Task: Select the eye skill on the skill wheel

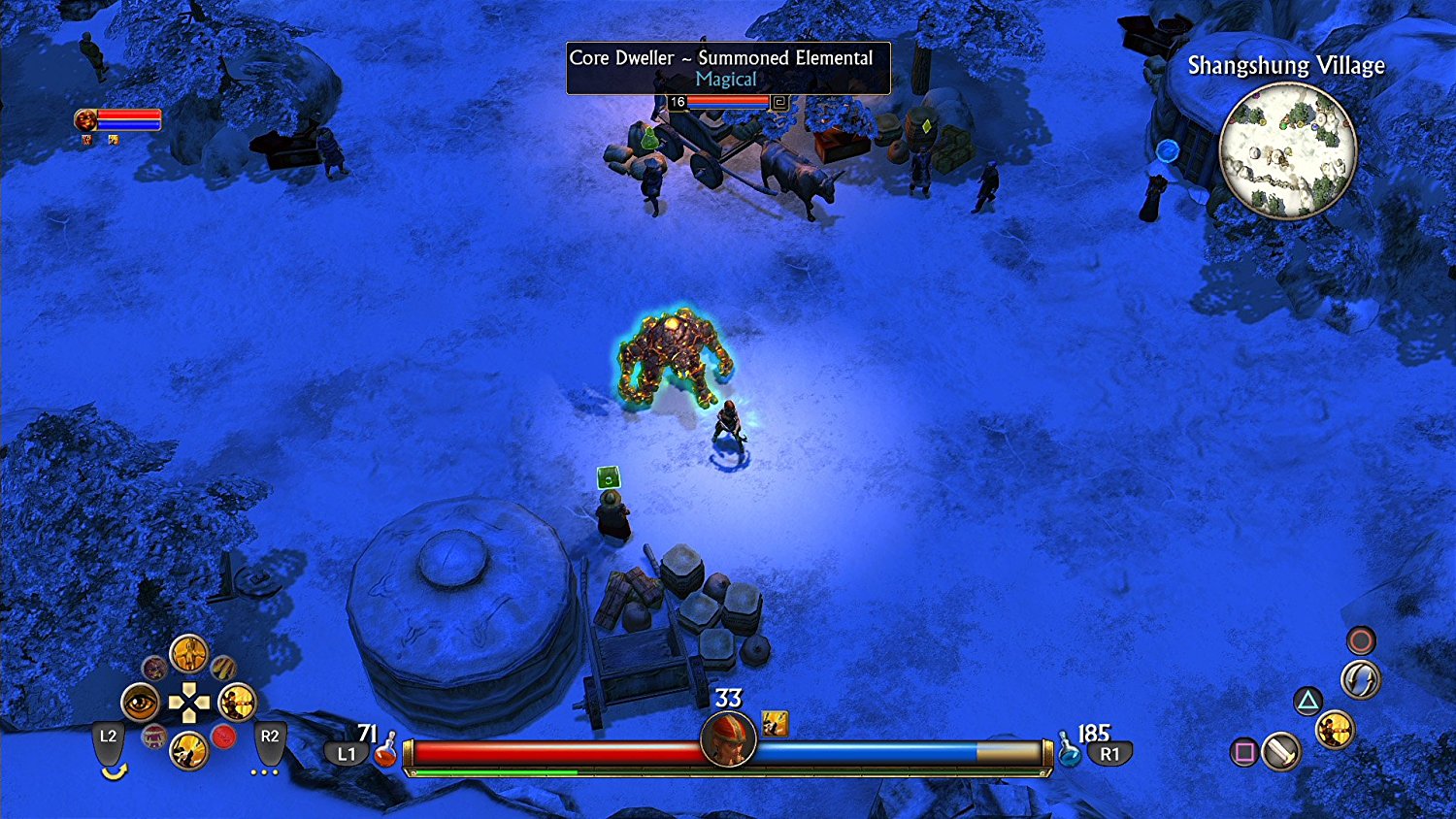Action: (140, 703)
